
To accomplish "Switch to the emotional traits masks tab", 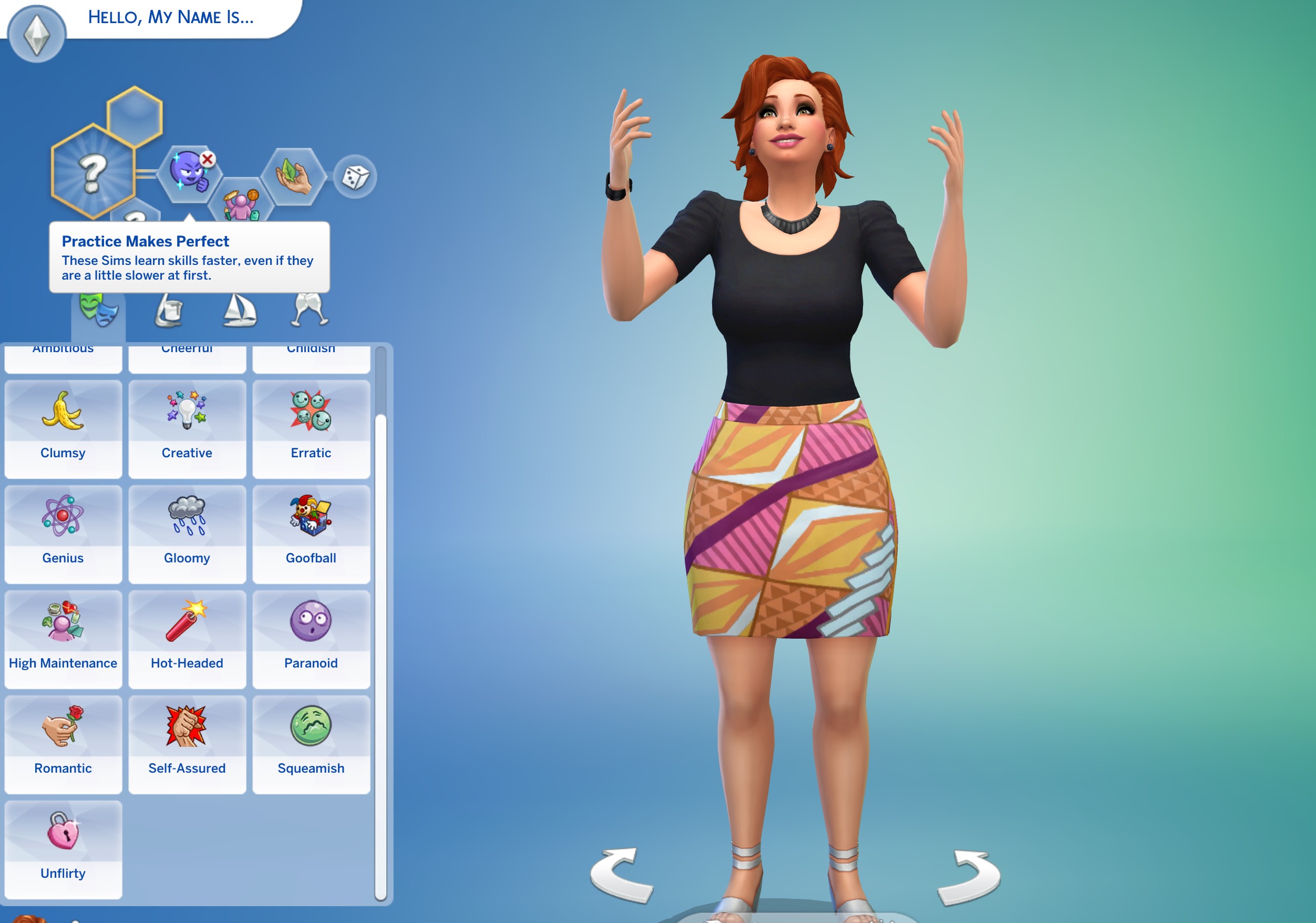I will click(x=98, y=310).
